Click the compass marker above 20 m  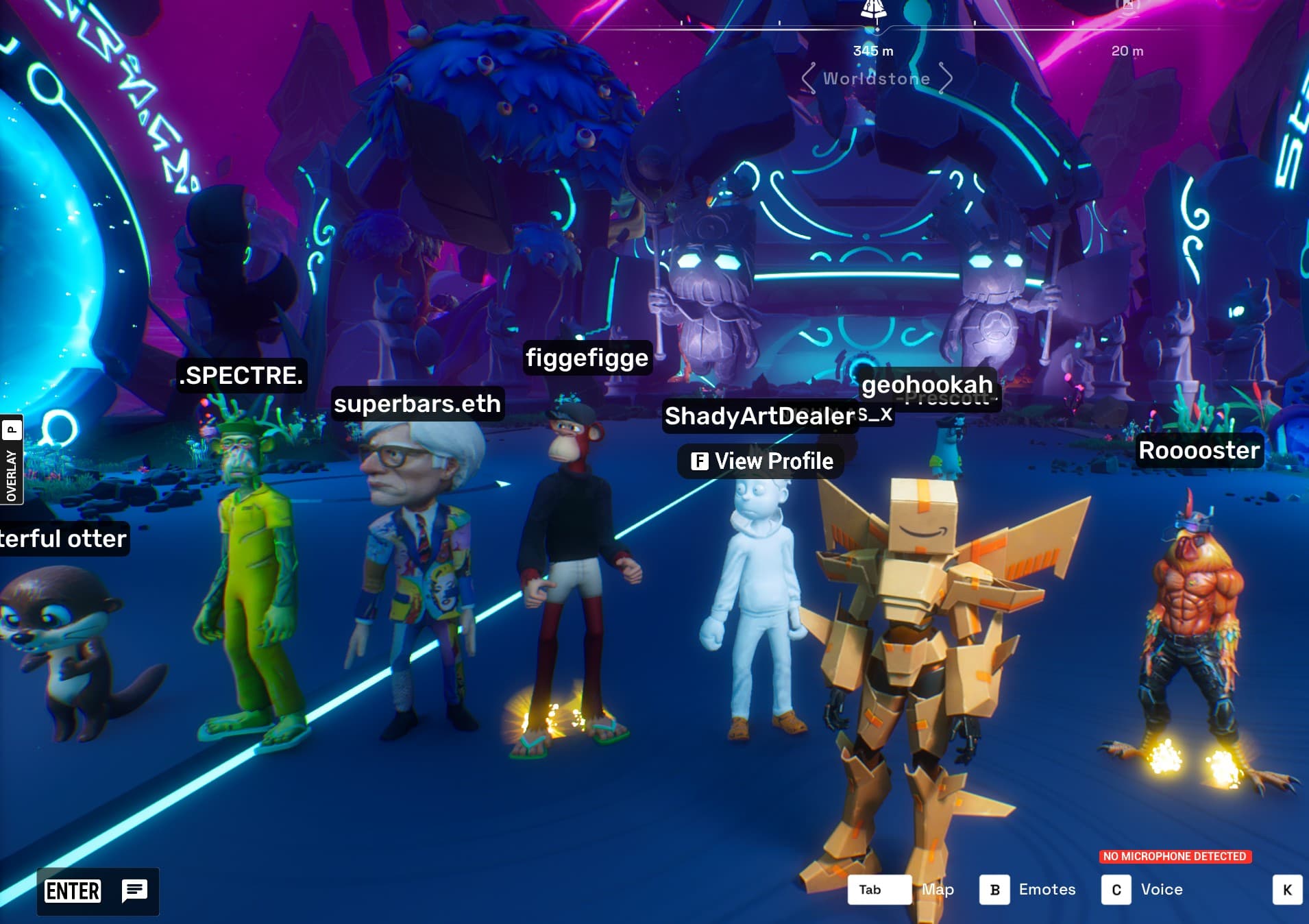click(1127, 7)
